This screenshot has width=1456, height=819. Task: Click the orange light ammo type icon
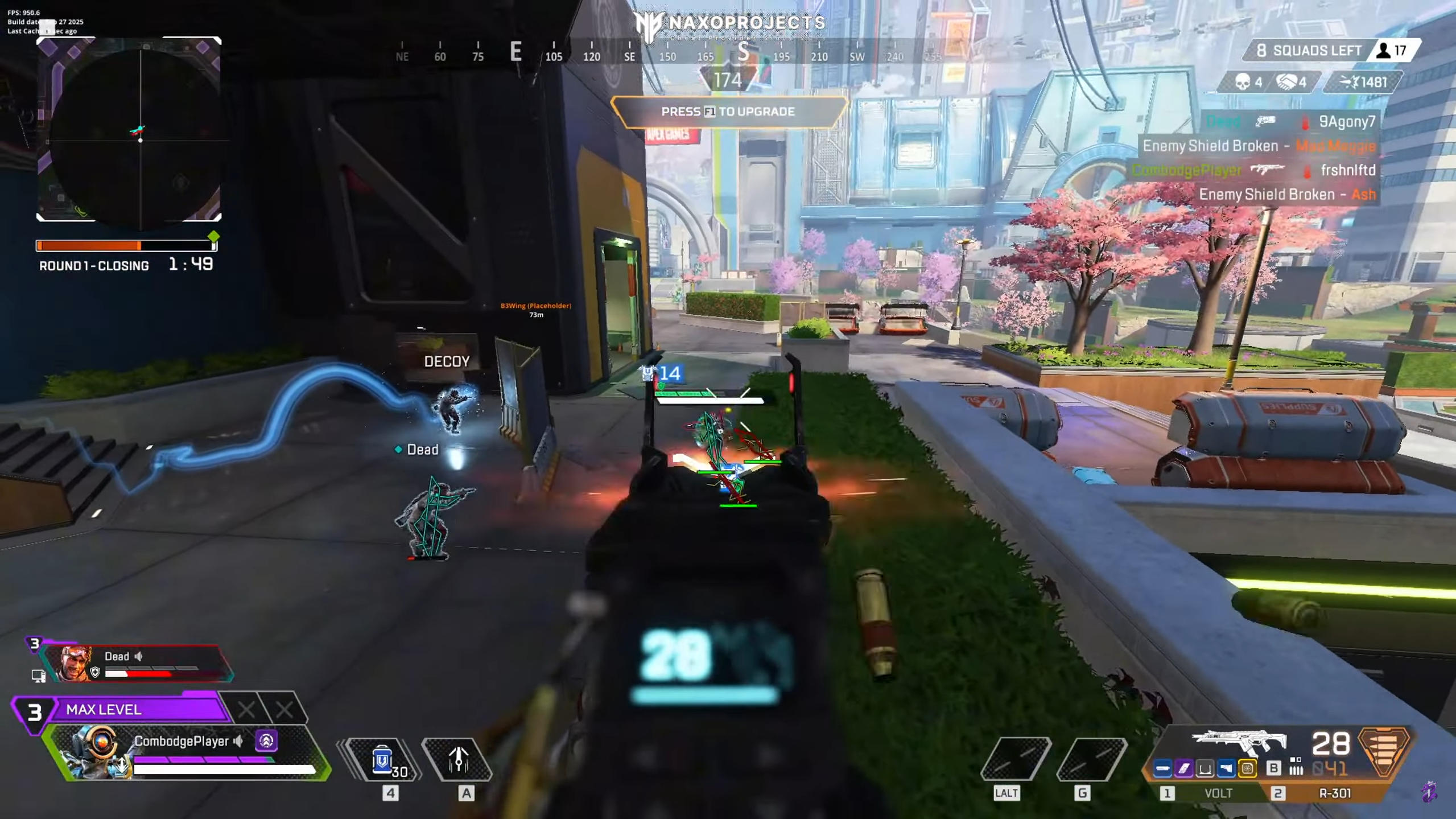[x=1384, y=751]
